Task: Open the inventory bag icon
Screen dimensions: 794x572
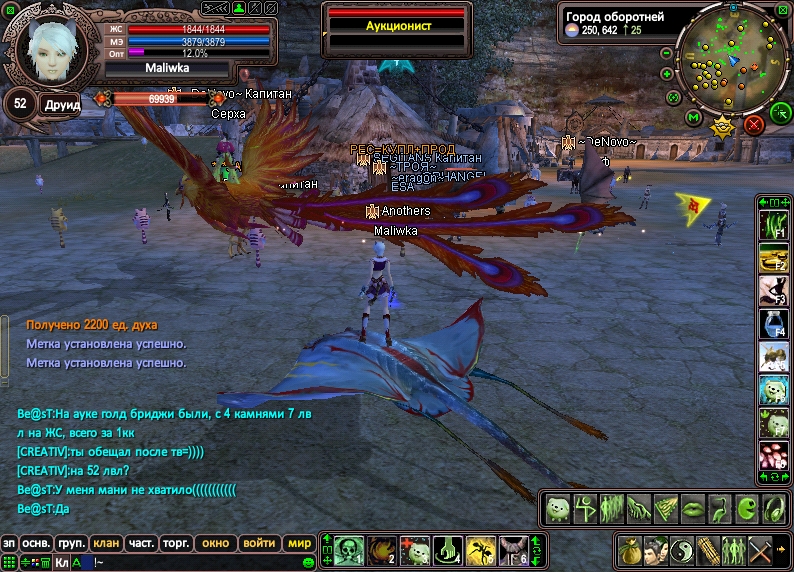Action: pos(630,550)
